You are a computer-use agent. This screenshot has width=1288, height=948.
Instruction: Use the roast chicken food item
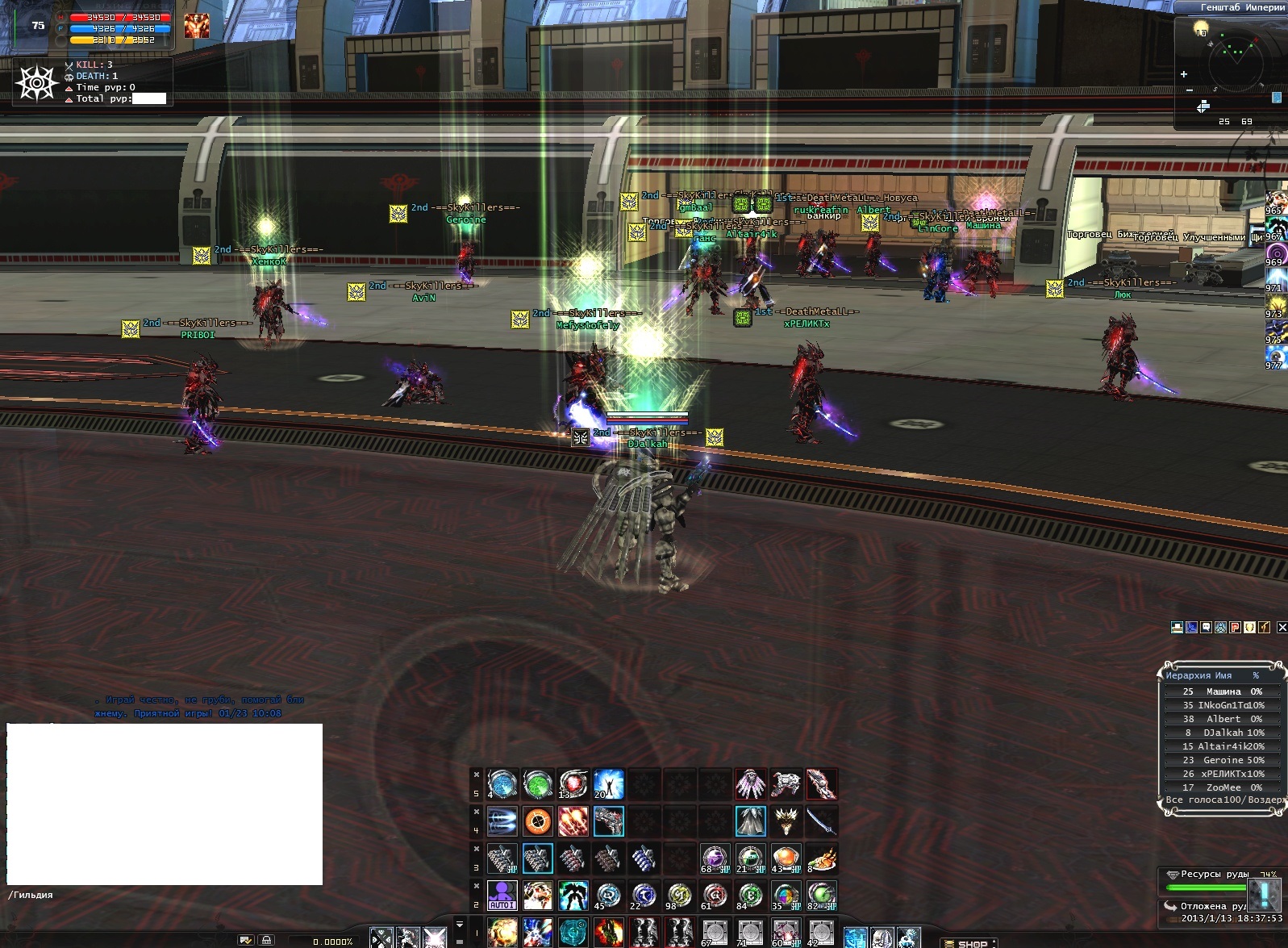click(821, 858)
